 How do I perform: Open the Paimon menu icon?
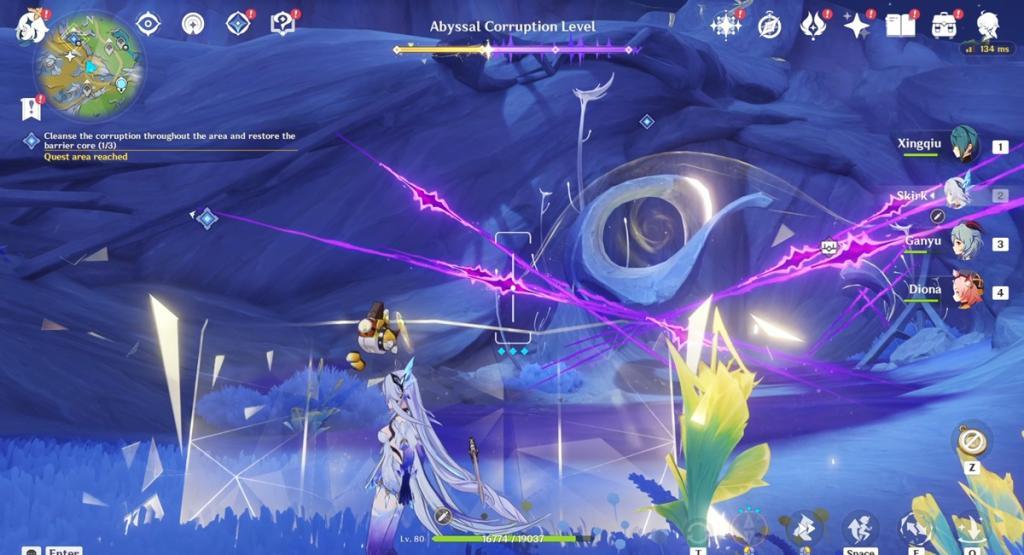tap(32, 25)
